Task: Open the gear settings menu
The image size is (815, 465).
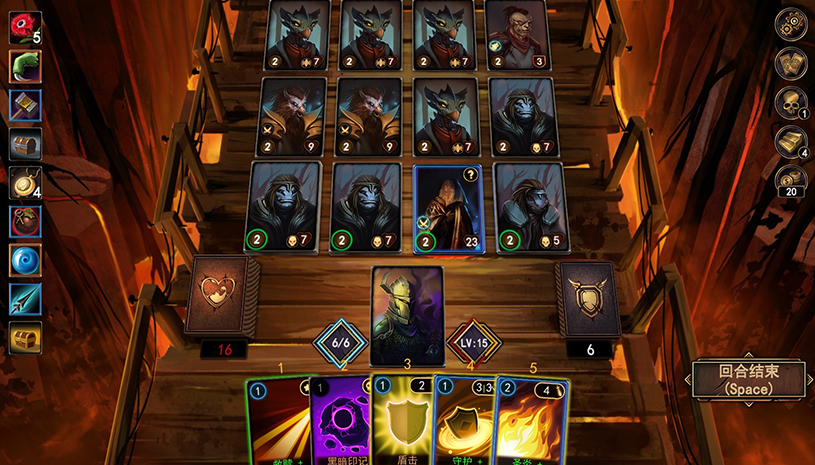Action: click(792, 25)
